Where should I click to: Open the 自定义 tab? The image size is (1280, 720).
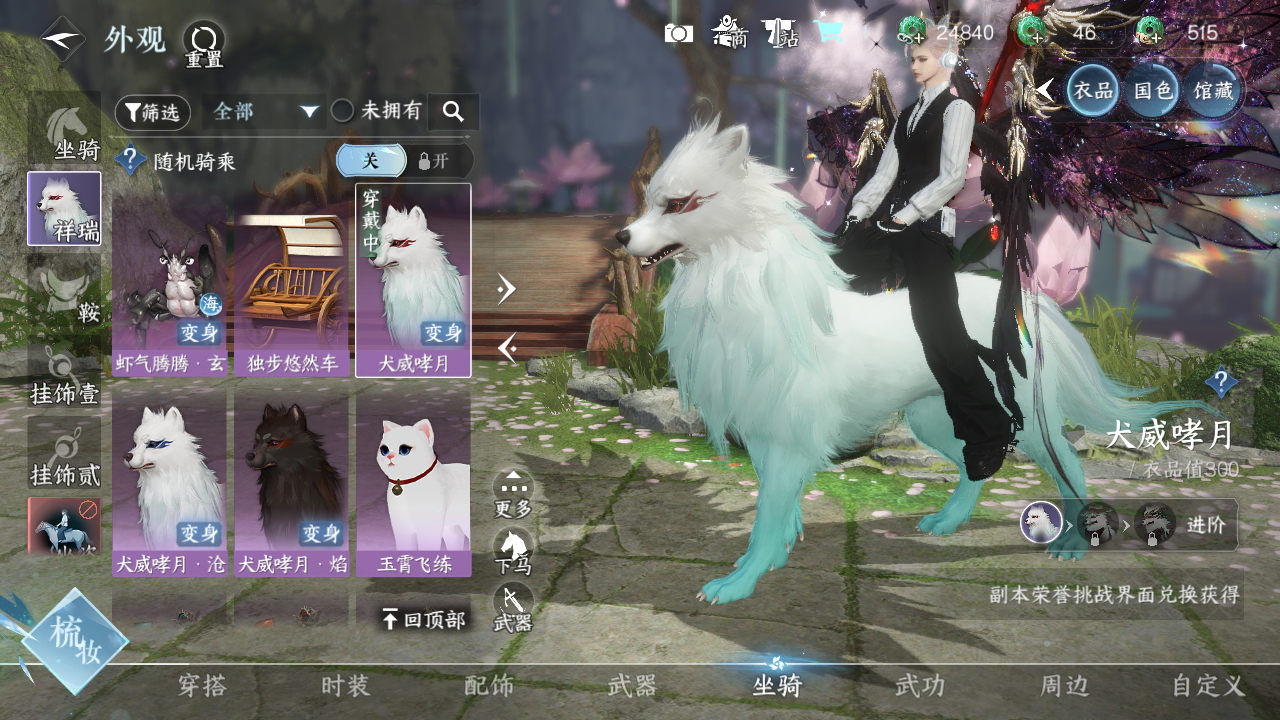[1208, 686]
